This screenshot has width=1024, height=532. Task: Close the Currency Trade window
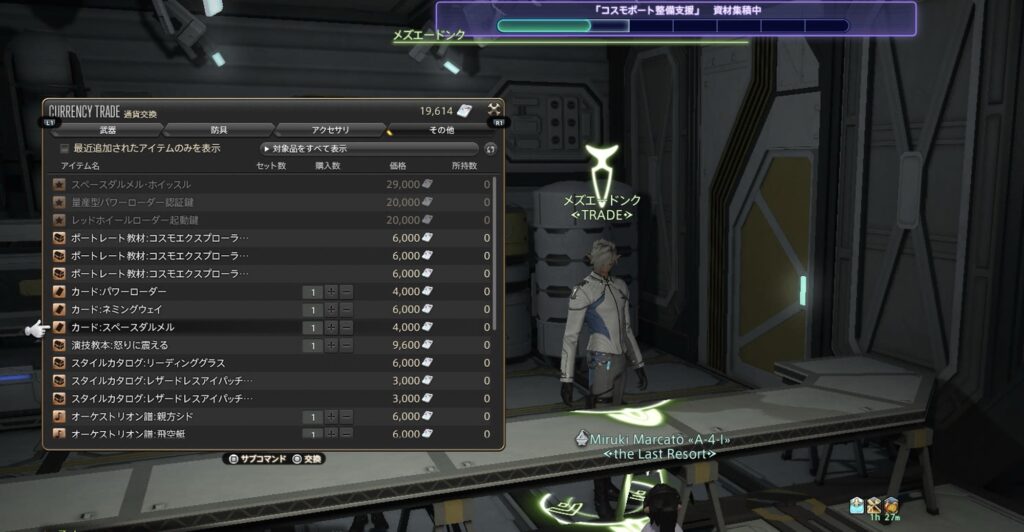point(494,109)
